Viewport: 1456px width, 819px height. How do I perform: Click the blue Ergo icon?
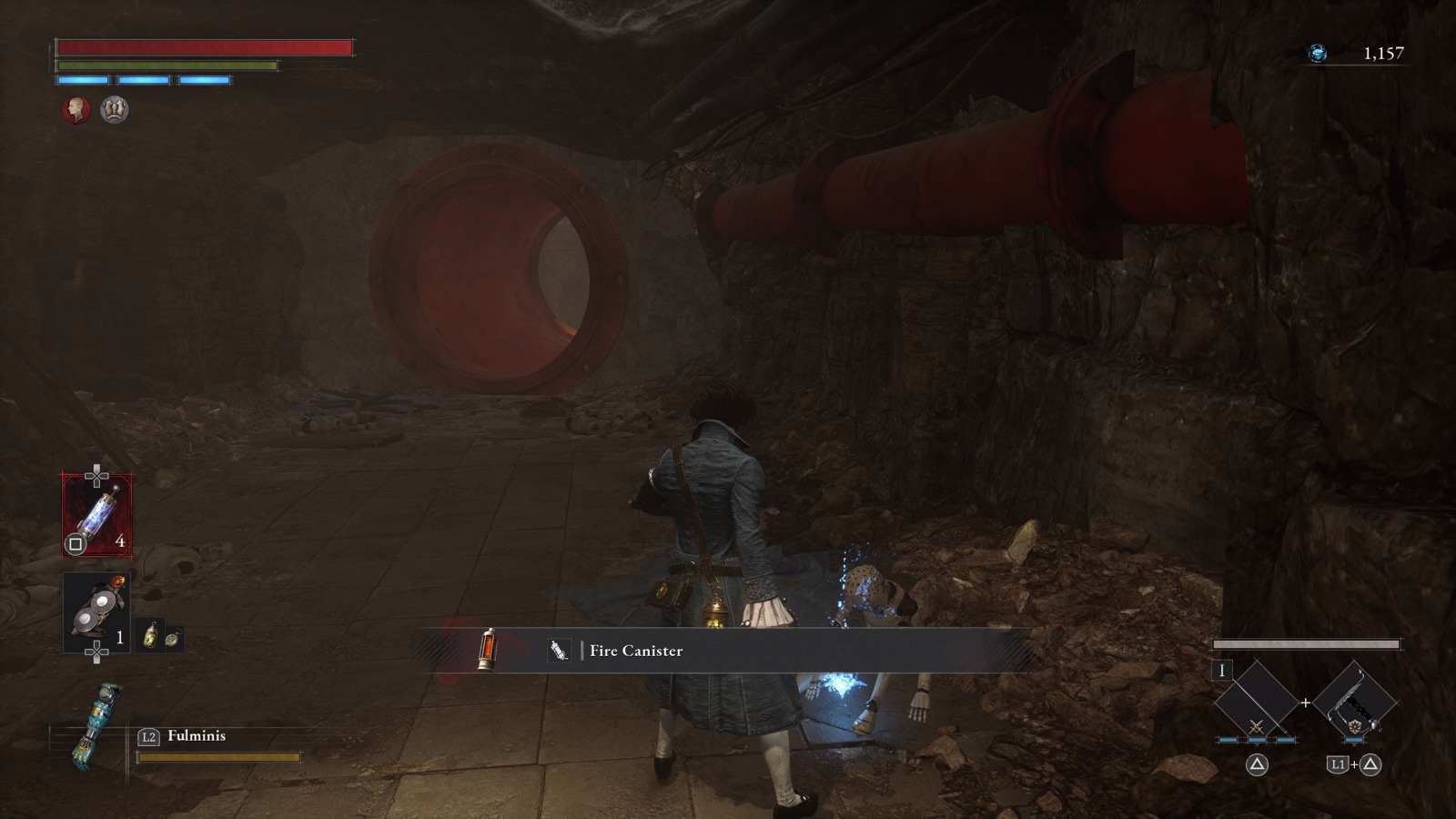[1317, 54]
